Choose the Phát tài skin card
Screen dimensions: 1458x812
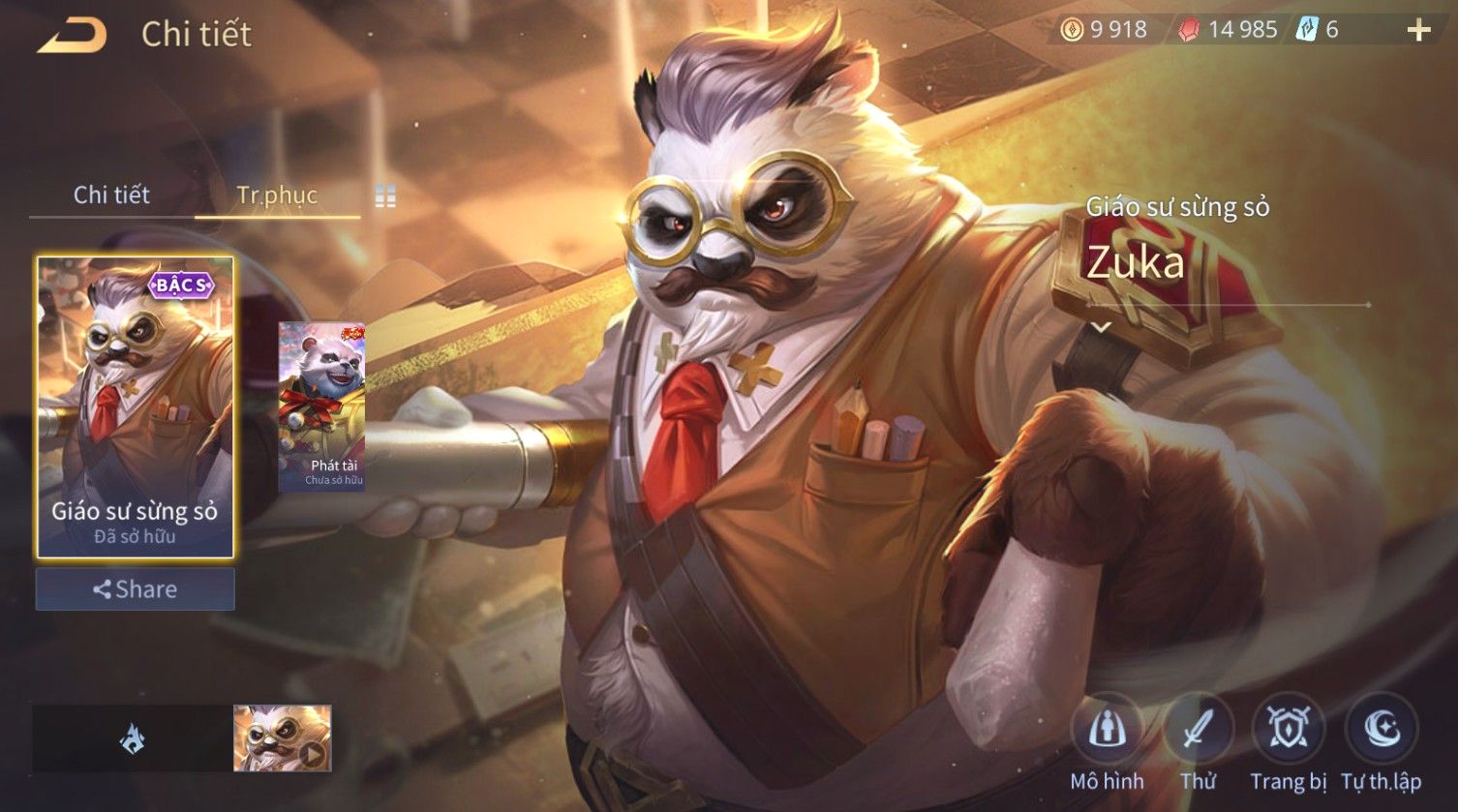click(x=322, y=406)
